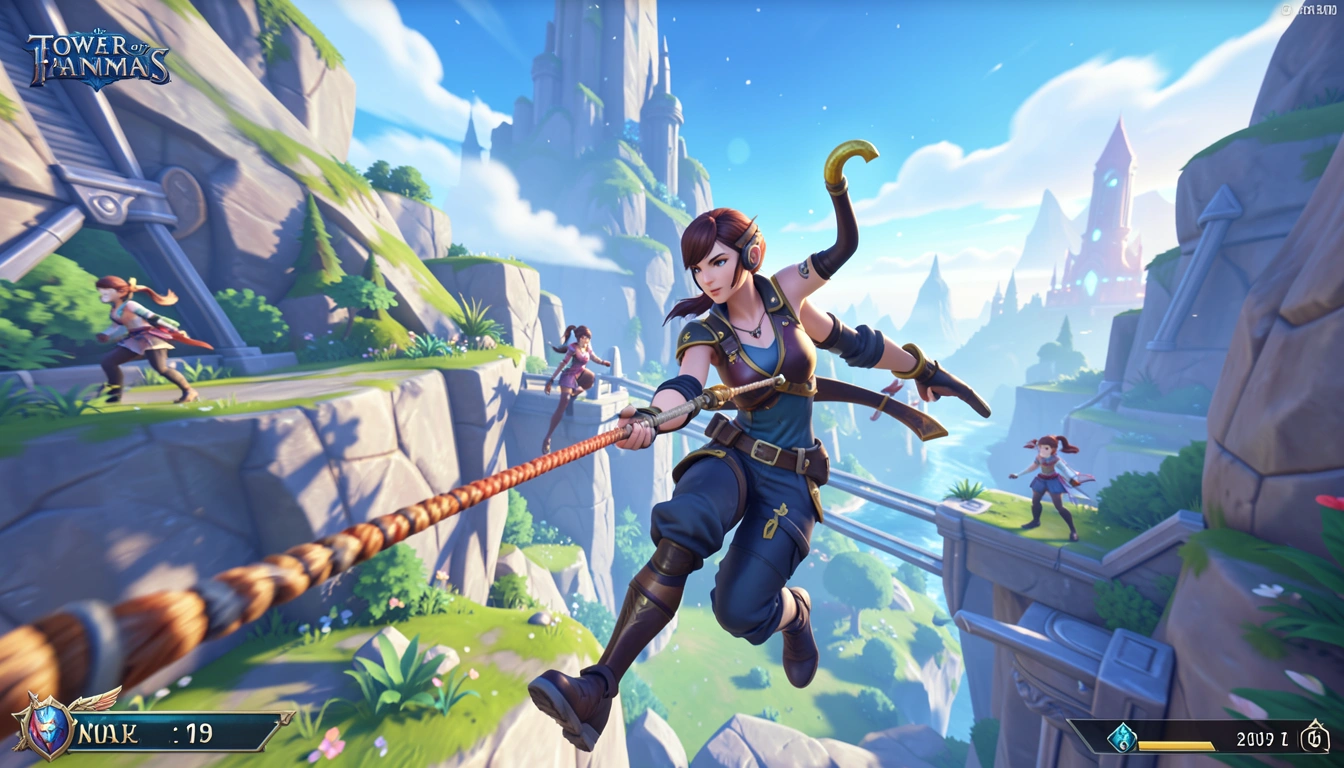Select the teal diamond gem icon
1344x768 pixels.
coord(1121,737)
